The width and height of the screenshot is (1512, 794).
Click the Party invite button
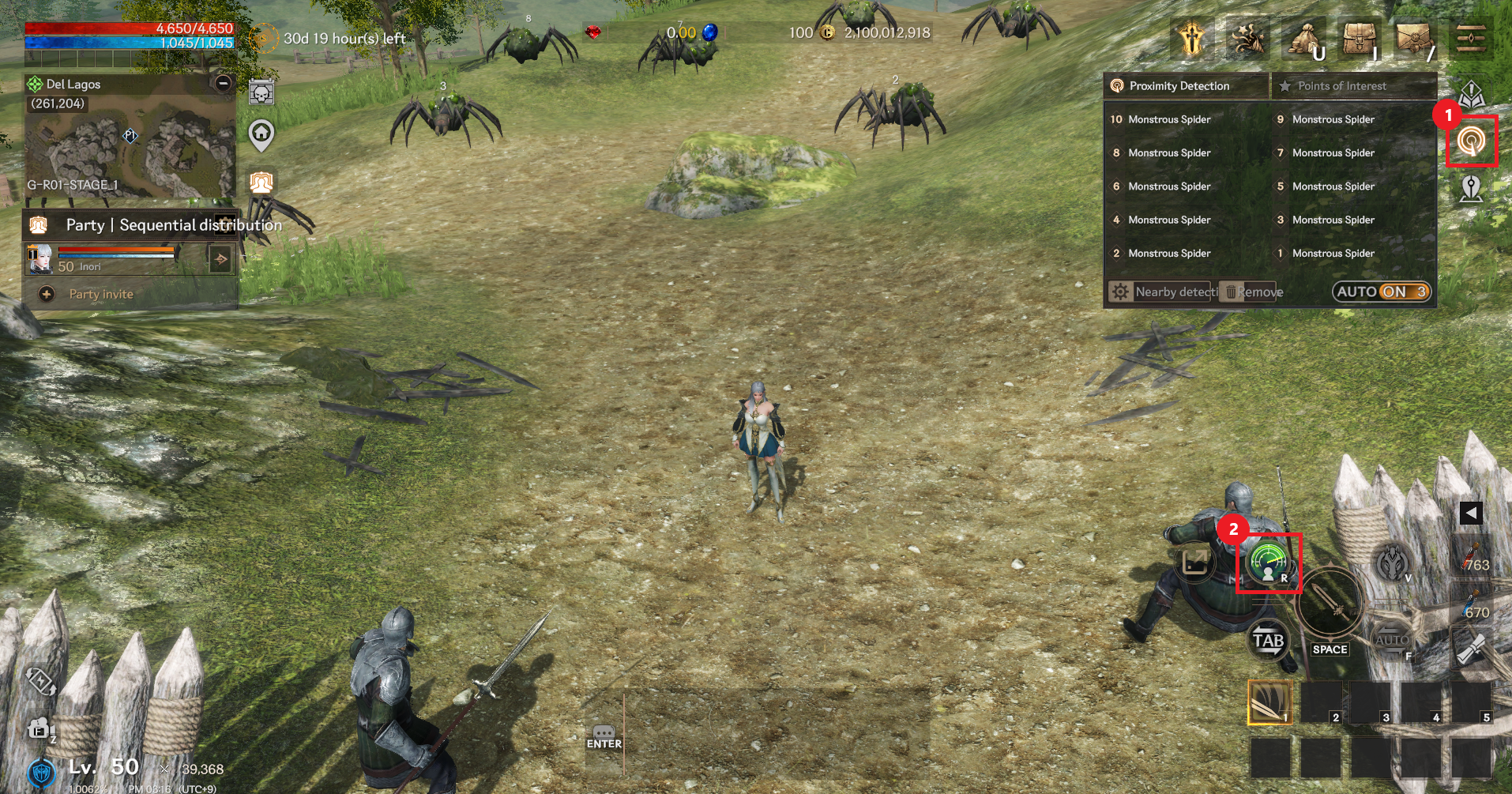pyautogui.click(x=100, y=294)
